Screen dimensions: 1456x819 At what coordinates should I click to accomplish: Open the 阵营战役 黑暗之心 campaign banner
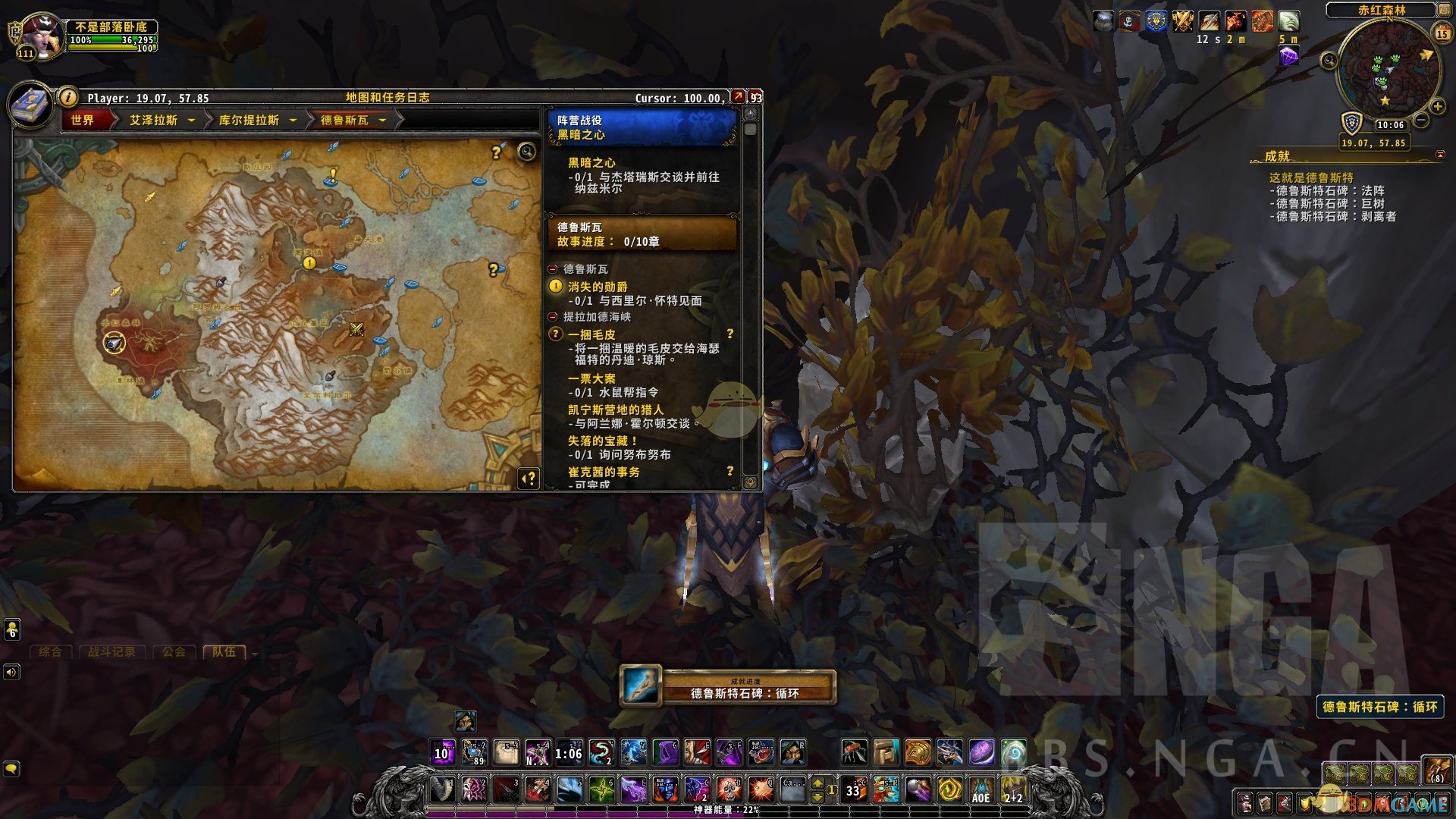pos(642,127)
